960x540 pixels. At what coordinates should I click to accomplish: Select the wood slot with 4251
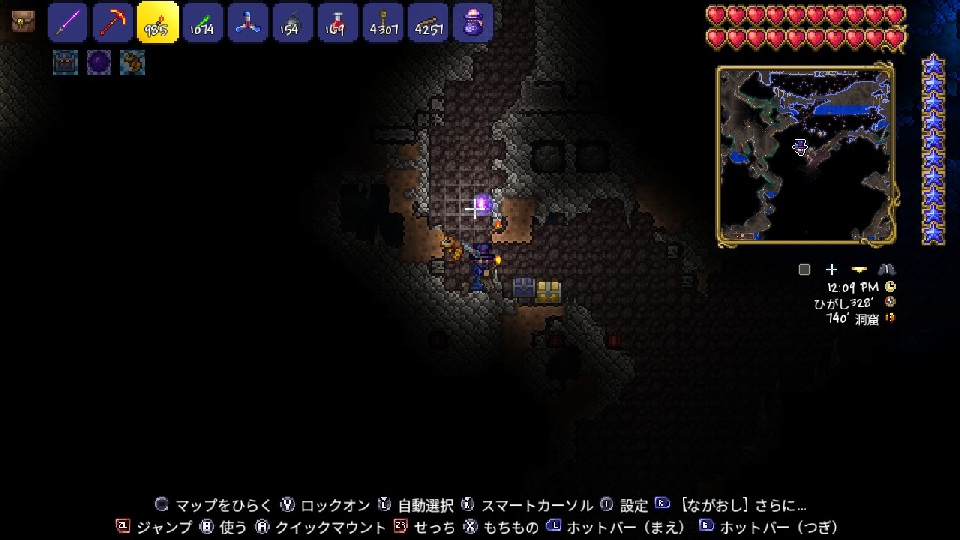[x=427, y=22]
